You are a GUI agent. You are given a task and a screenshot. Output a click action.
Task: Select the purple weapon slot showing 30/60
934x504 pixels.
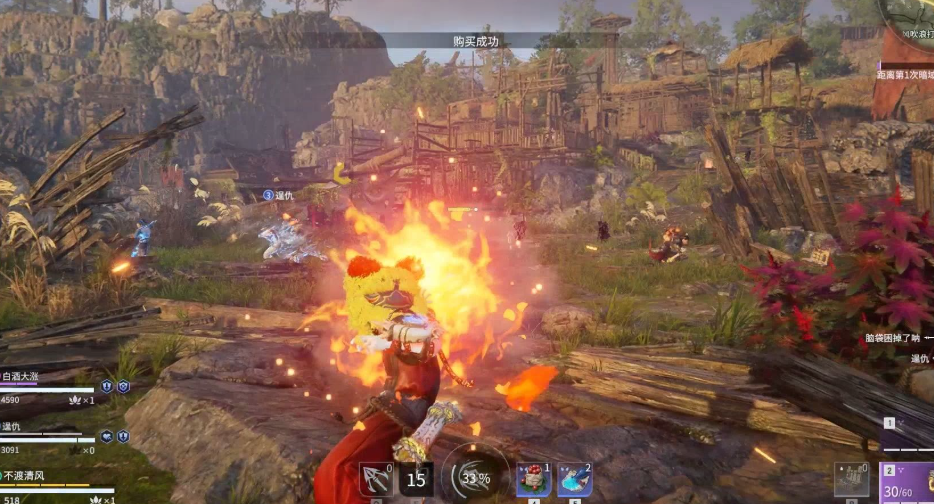pos(907,482)
